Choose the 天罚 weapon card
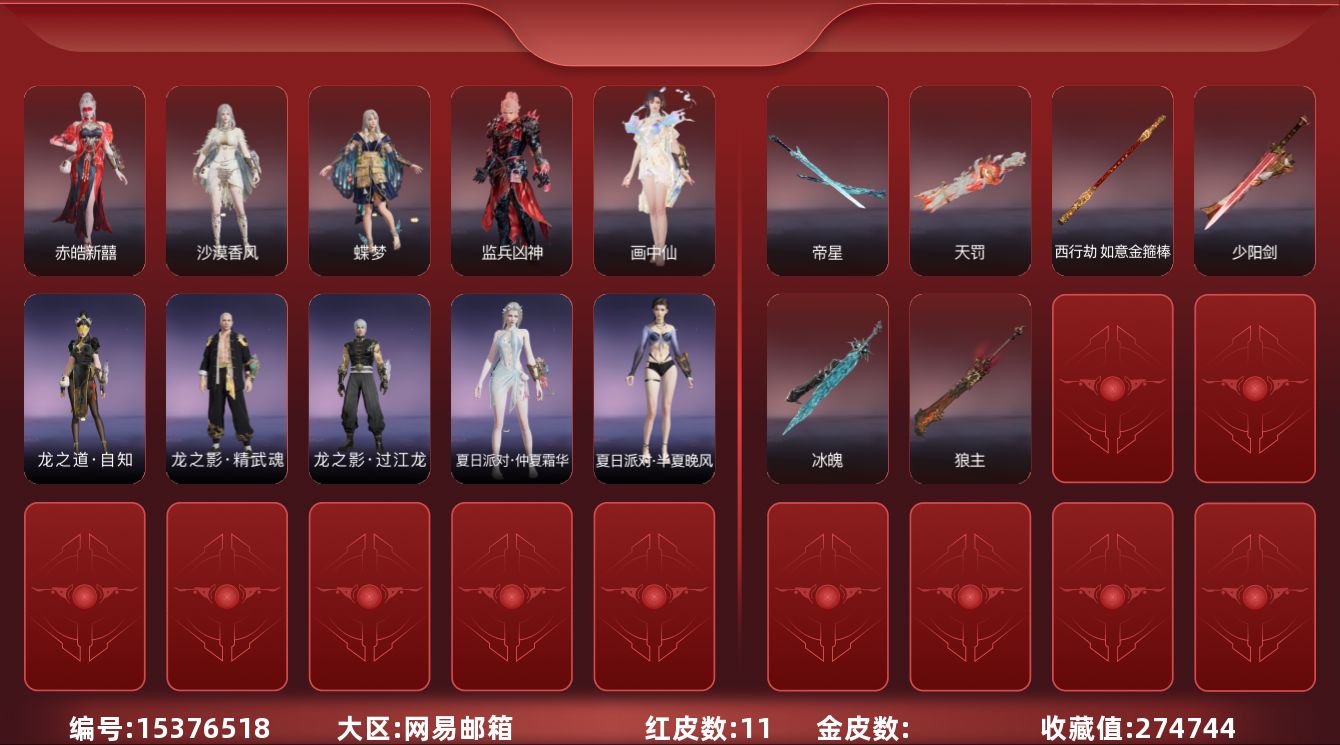 970,180
